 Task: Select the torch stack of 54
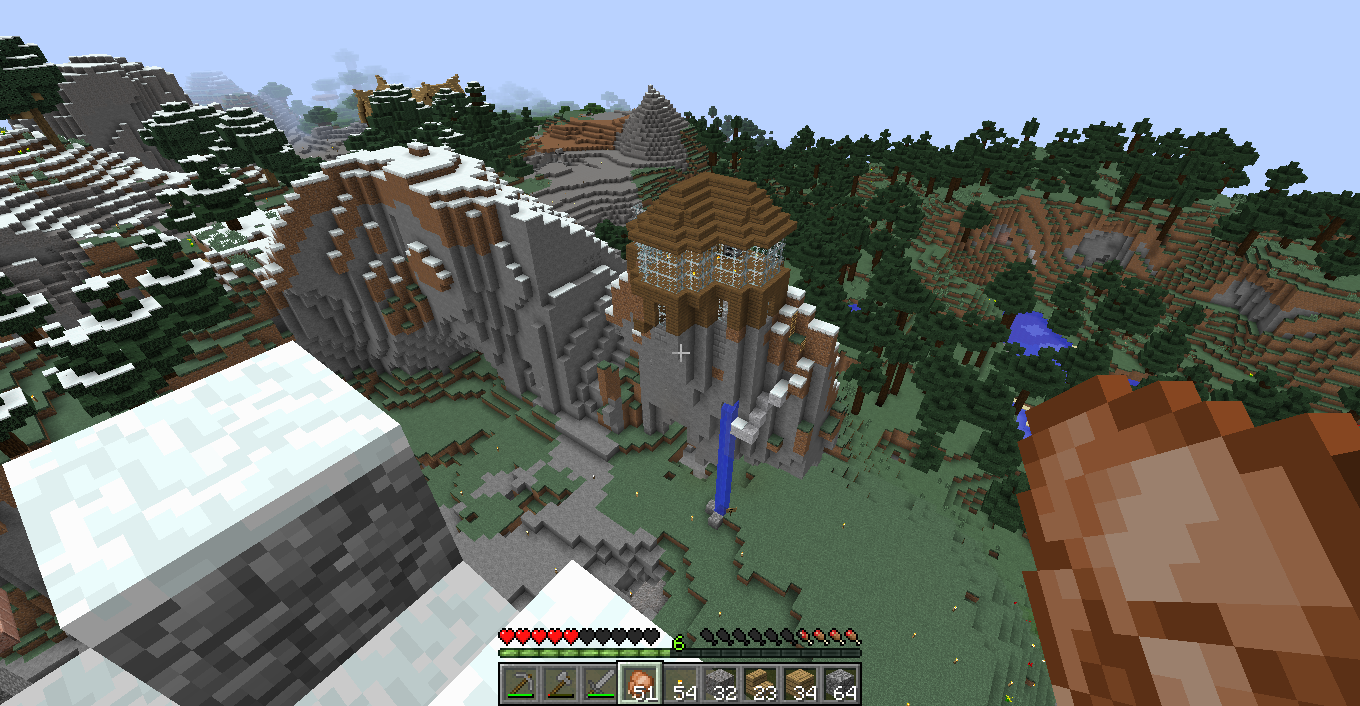coord(680,684)
